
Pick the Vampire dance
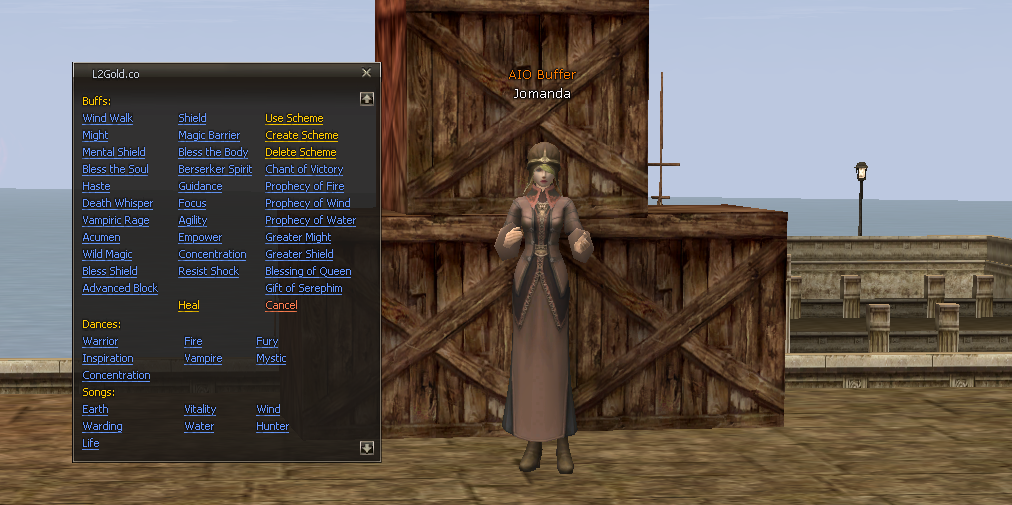tap(203, 358)
